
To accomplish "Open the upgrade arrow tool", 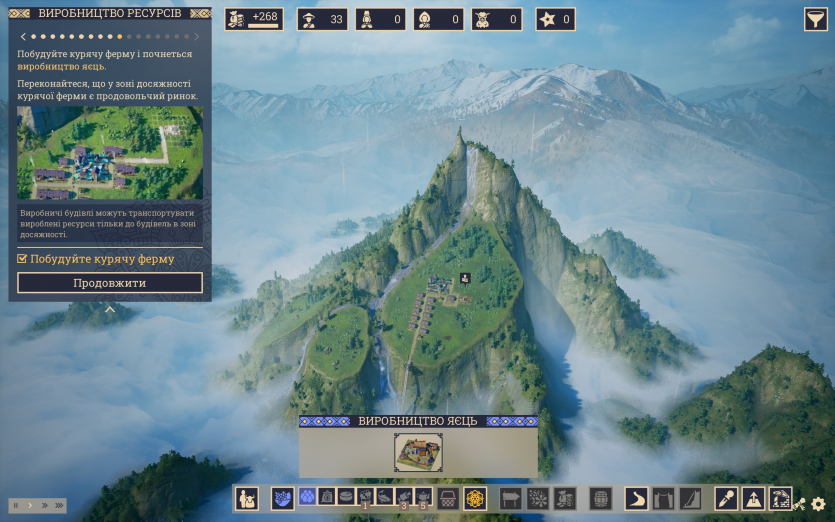I will (753, 497).
